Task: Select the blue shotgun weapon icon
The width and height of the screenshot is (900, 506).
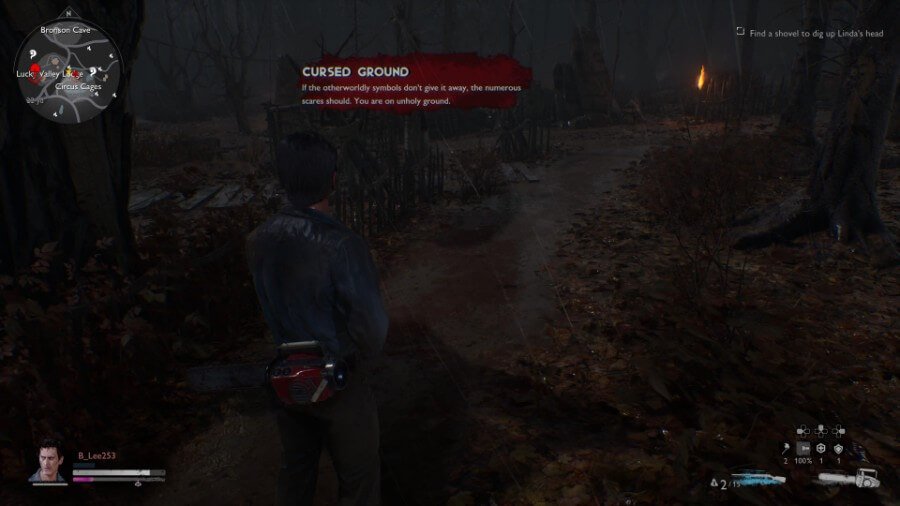Action: pos(759,479)
